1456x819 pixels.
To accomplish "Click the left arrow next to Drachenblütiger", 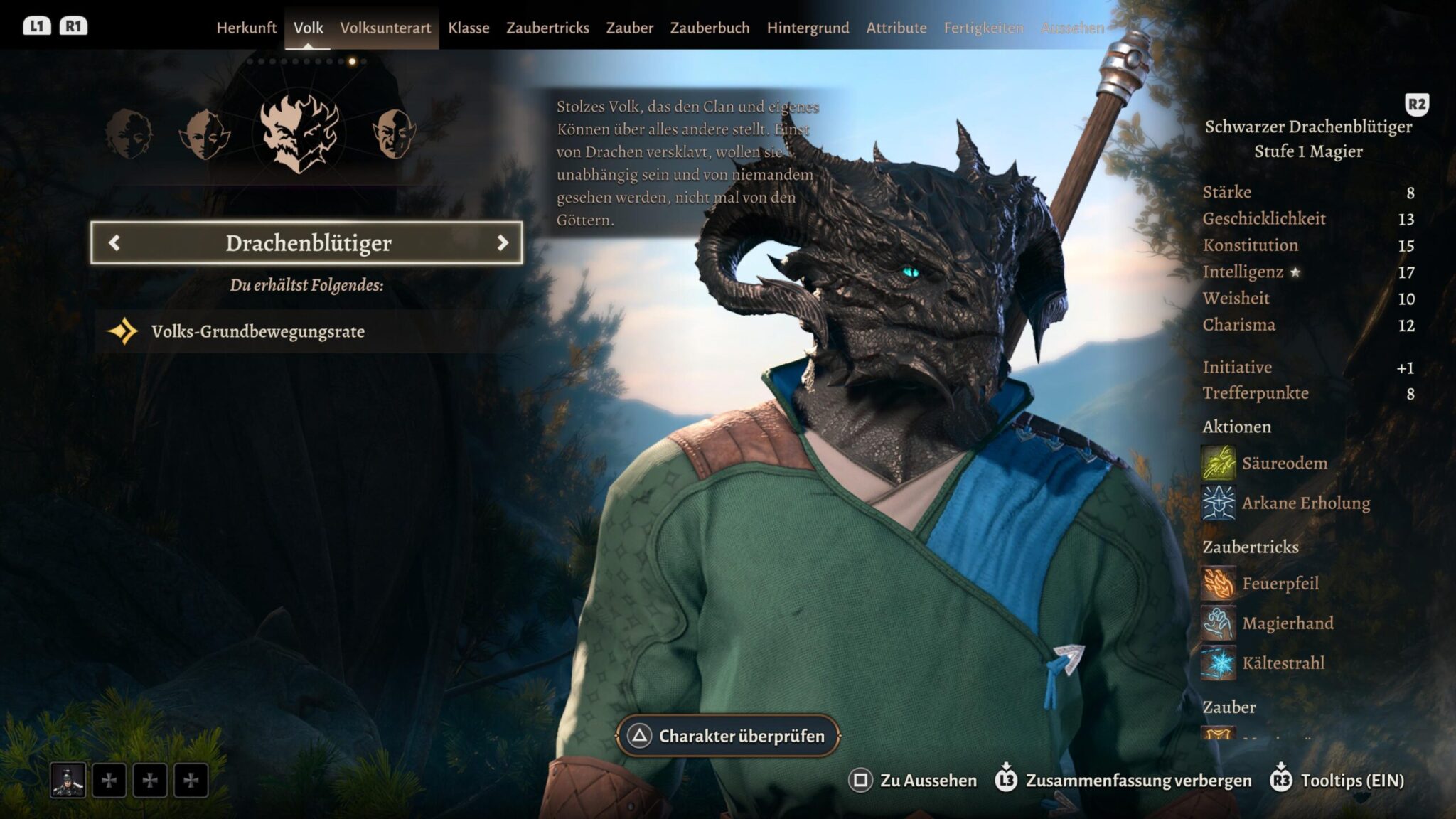I will (x=114, y=243).
